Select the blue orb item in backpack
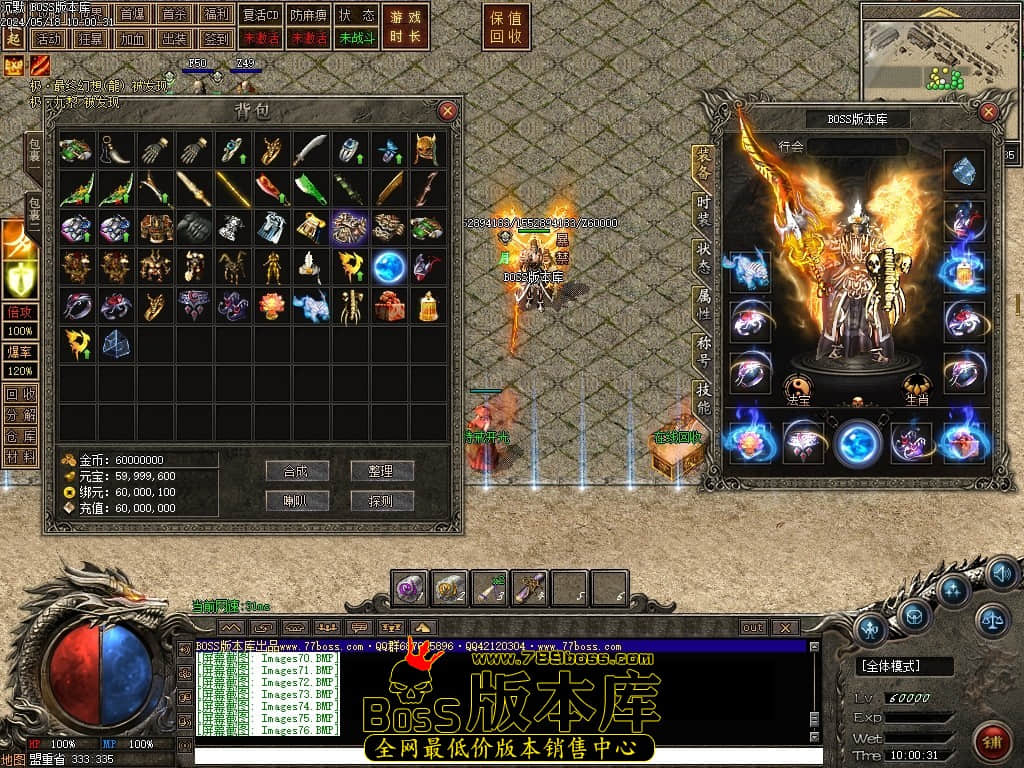 [388, 267]
